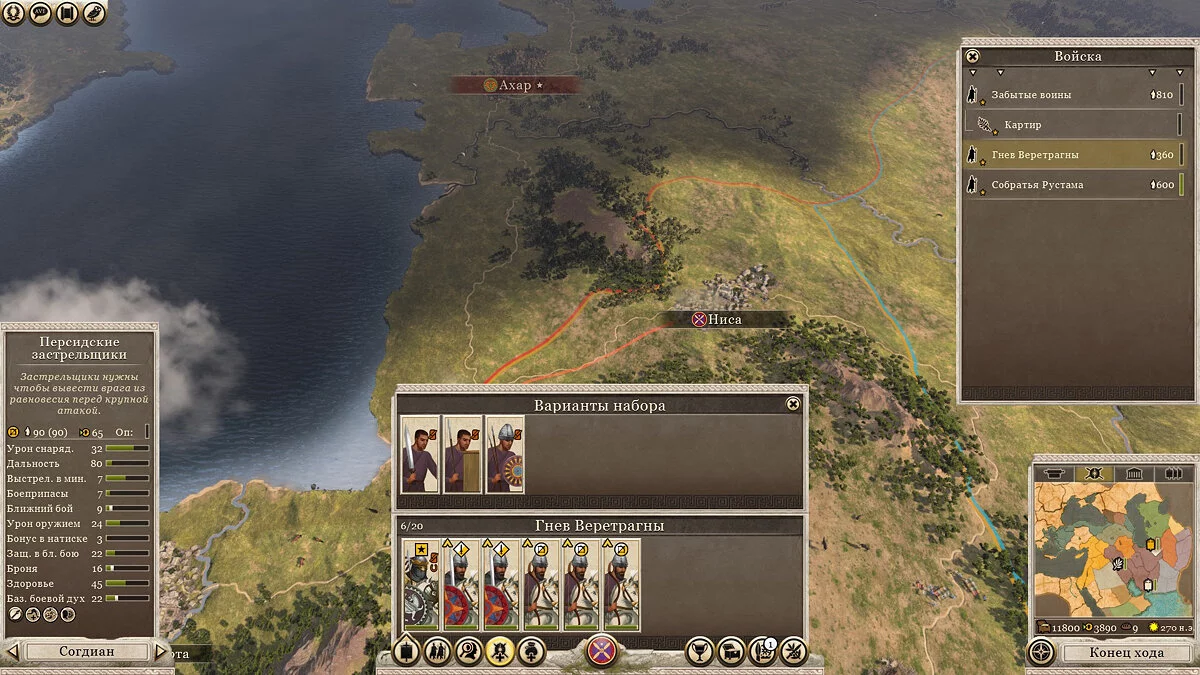The height and width of the screenshot is (675, 1200).
Task: Go to next item after Согдиан
Action: point(161,651)
